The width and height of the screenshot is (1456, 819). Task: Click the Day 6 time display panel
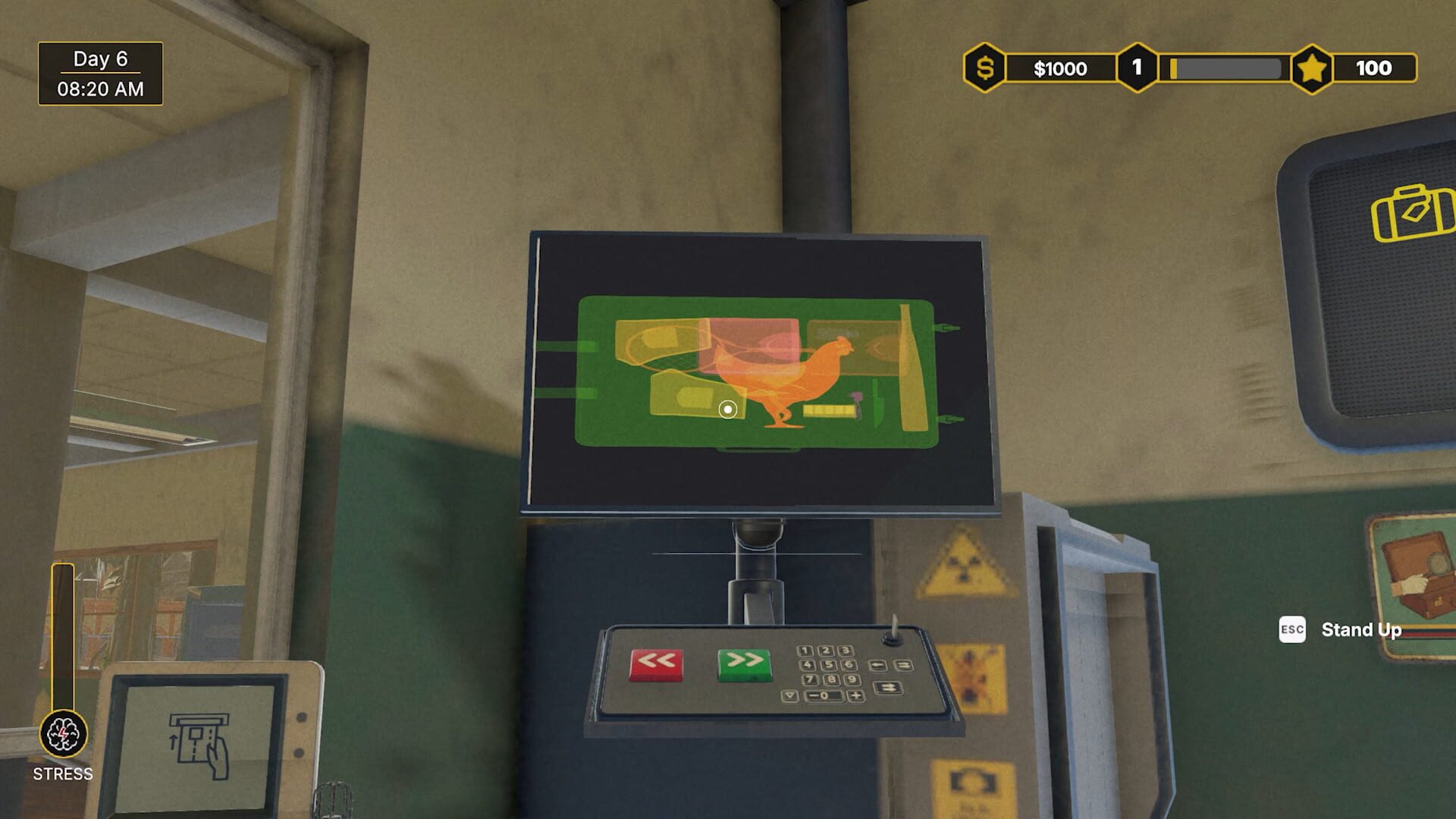point(99,74)
